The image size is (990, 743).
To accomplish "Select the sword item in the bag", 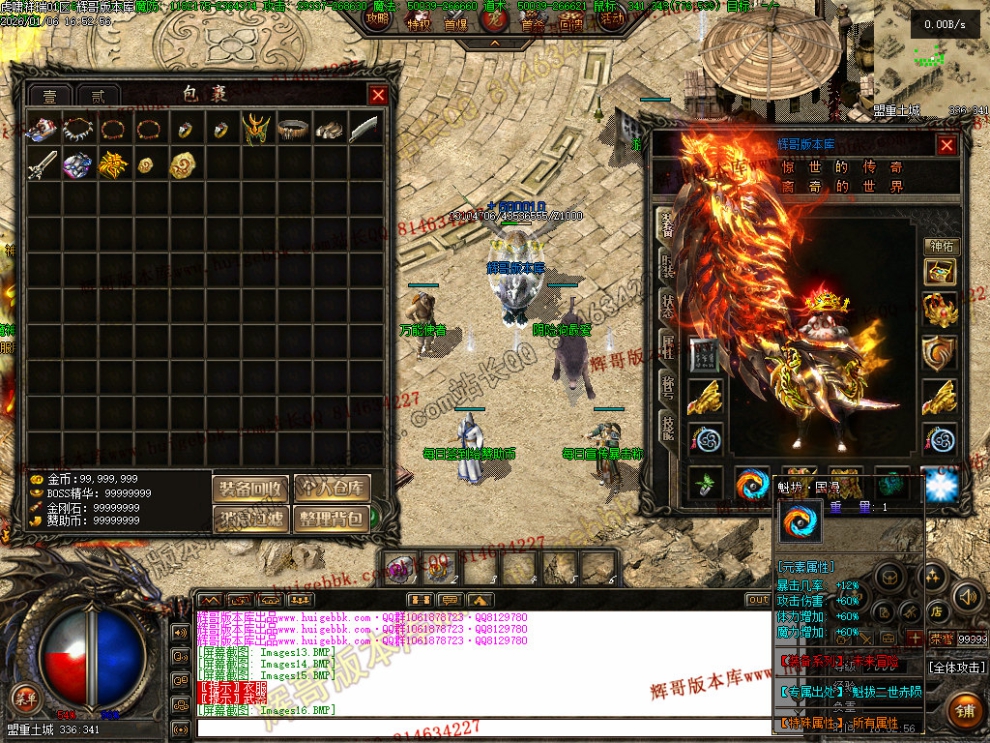I will click(x=42, y=165).
